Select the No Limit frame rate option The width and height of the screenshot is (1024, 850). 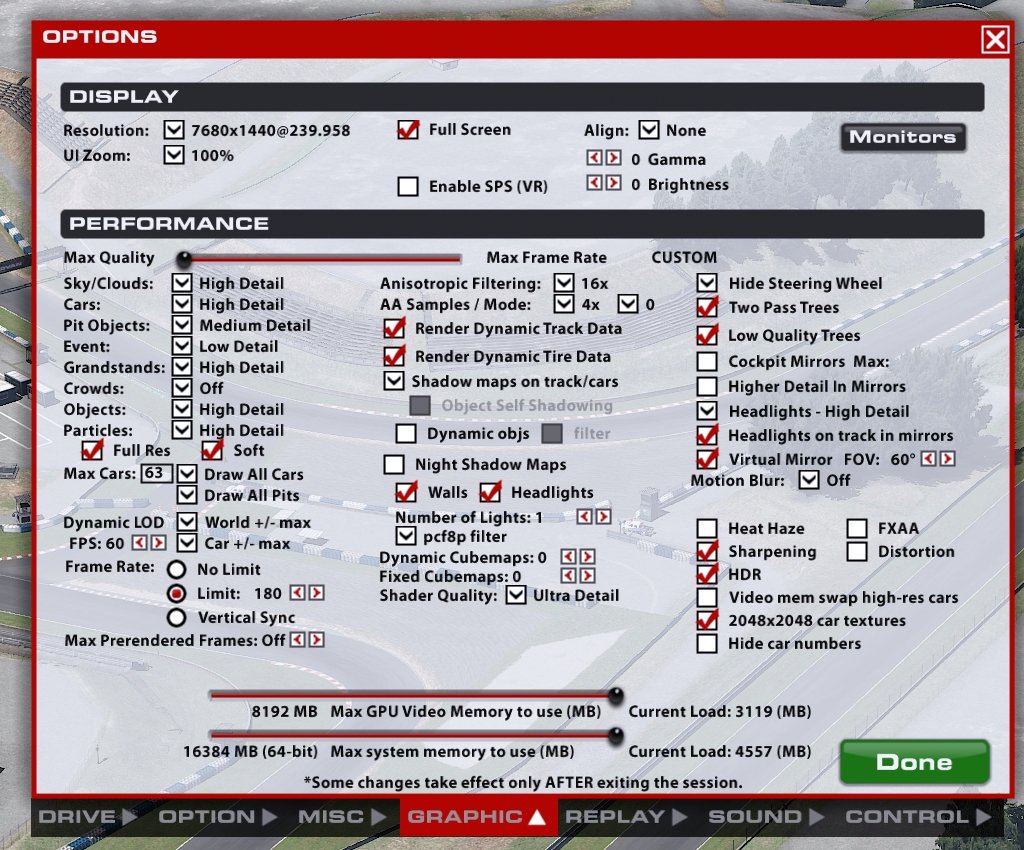[177, 570]
